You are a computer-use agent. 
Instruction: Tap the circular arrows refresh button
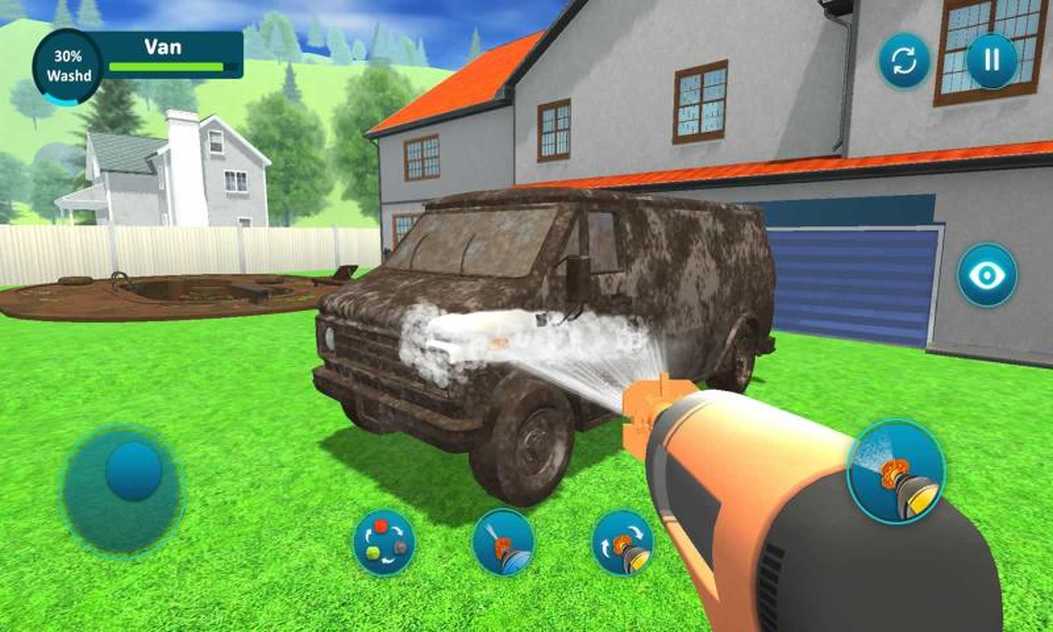click(904, 61)
